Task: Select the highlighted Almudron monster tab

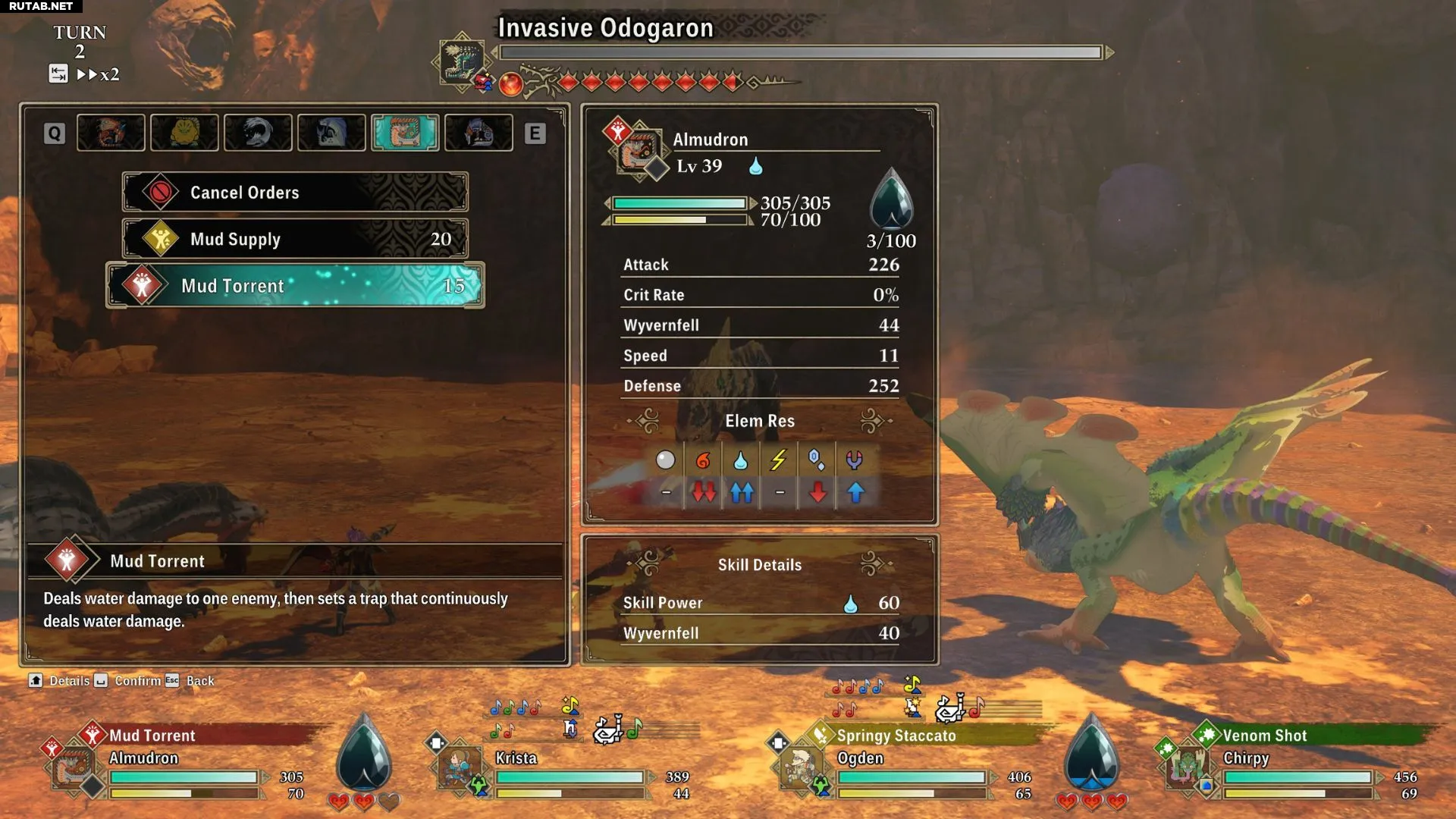Action: tap(405, 133)
